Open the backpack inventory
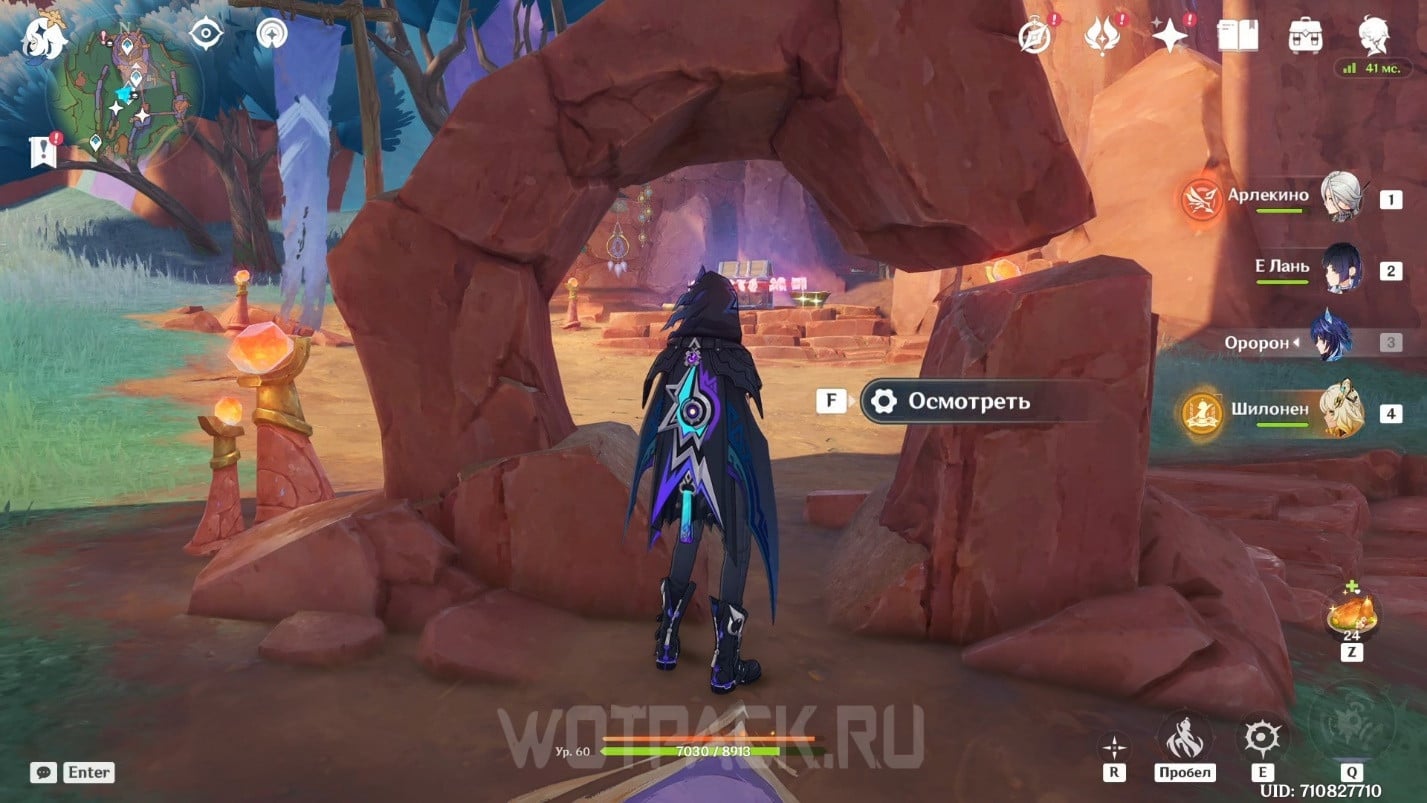The width and height of the screenshot is (1427, 803). (1305, 36)
